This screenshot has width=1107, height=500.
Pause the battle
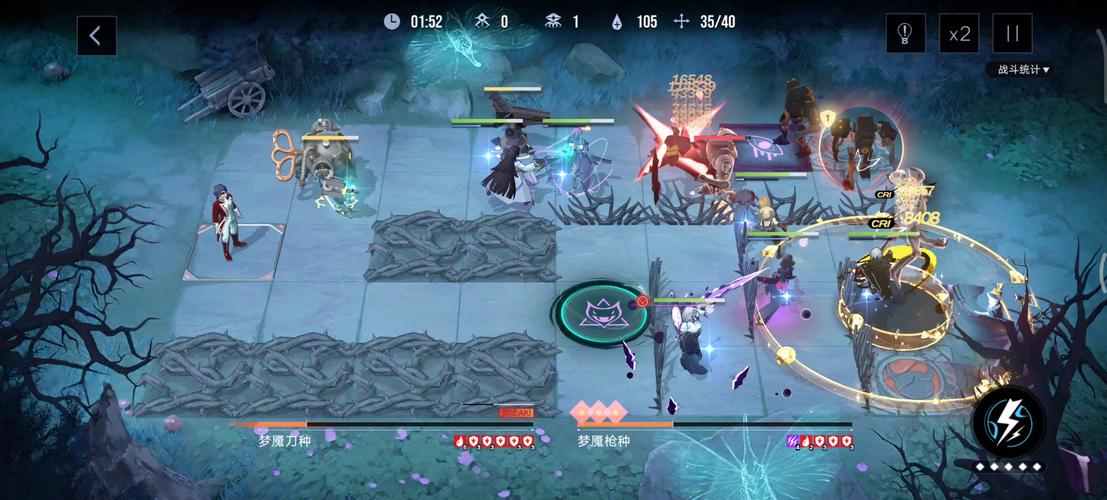click(x=1012, y=34)
